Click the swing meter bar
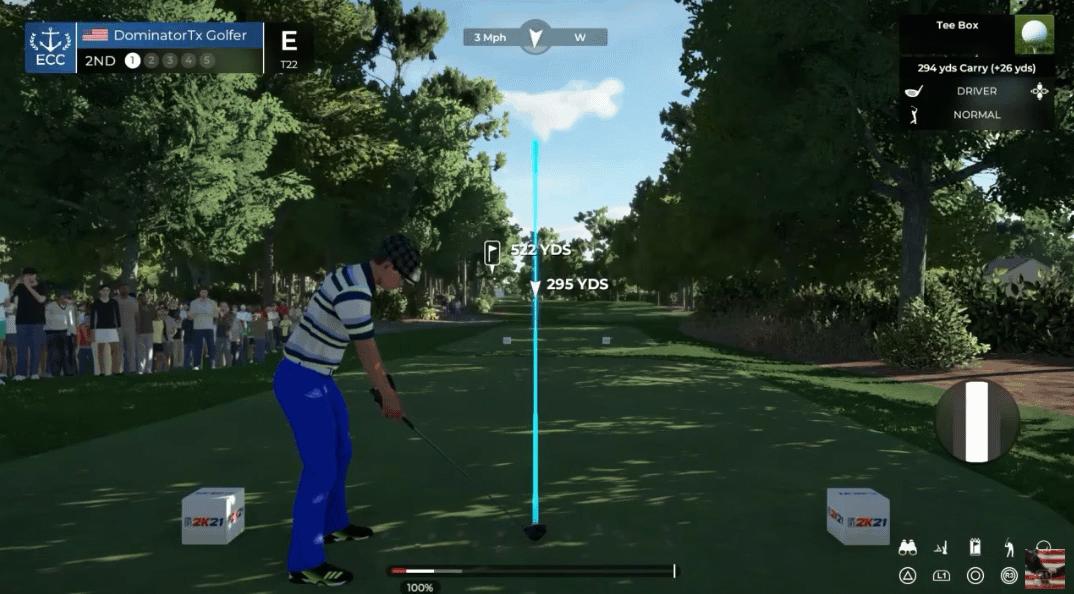The height and width of the screenshot is (594, 1074). [x=532, y=571]
